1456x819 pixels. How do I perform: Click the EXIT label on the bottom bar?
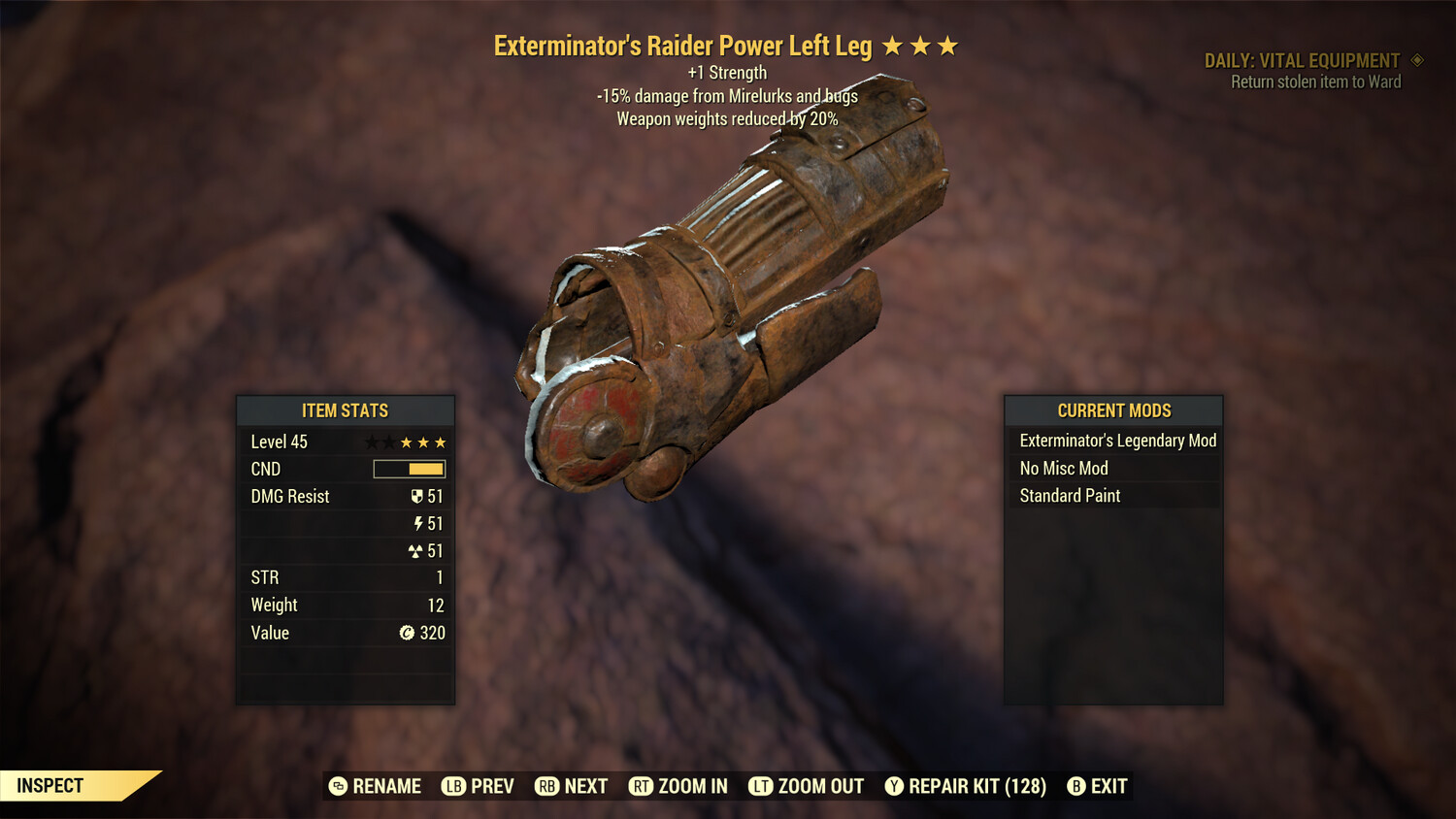(1107, 786)
